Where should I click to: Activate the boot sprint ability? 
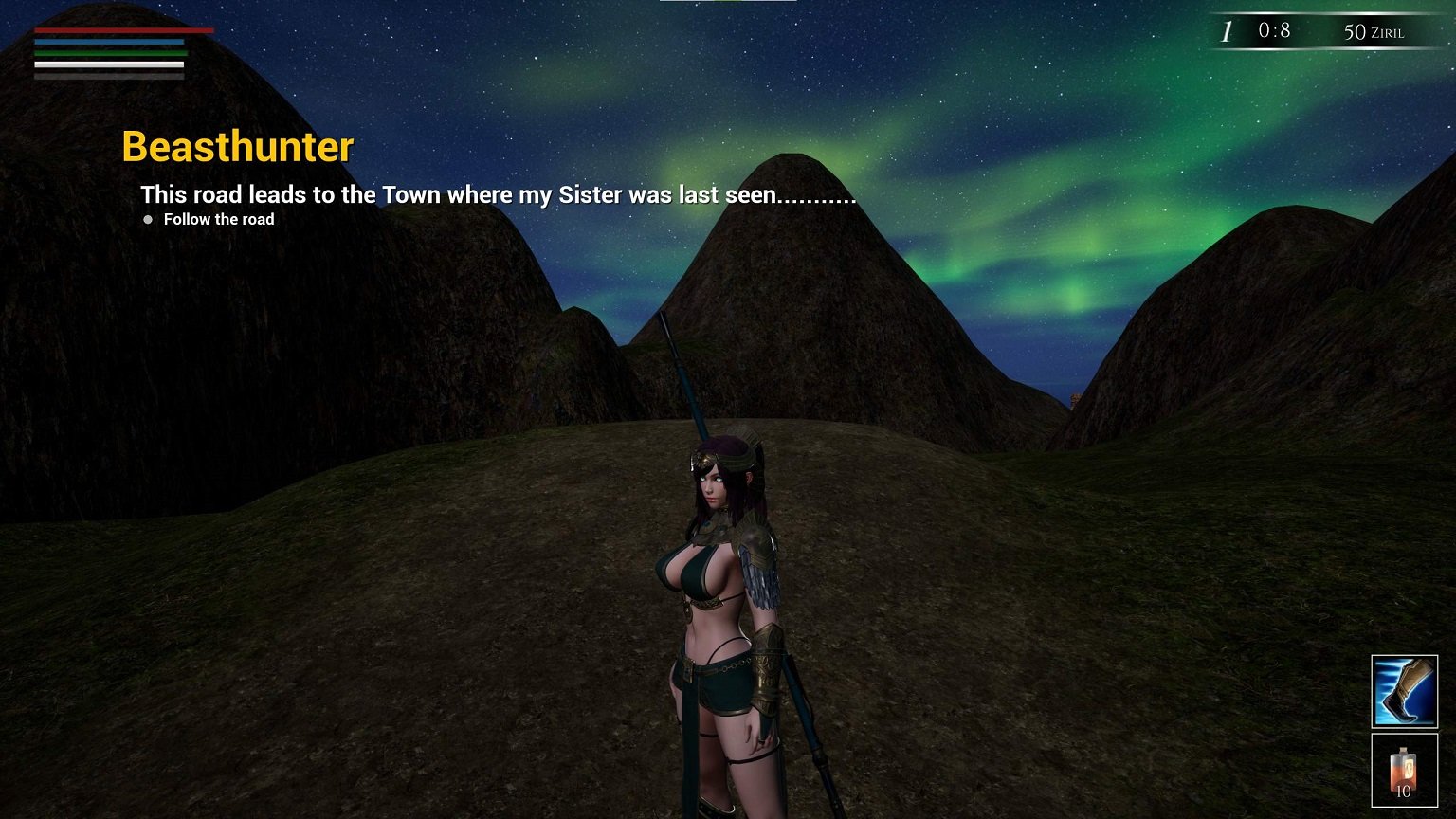click(1404, 691)
